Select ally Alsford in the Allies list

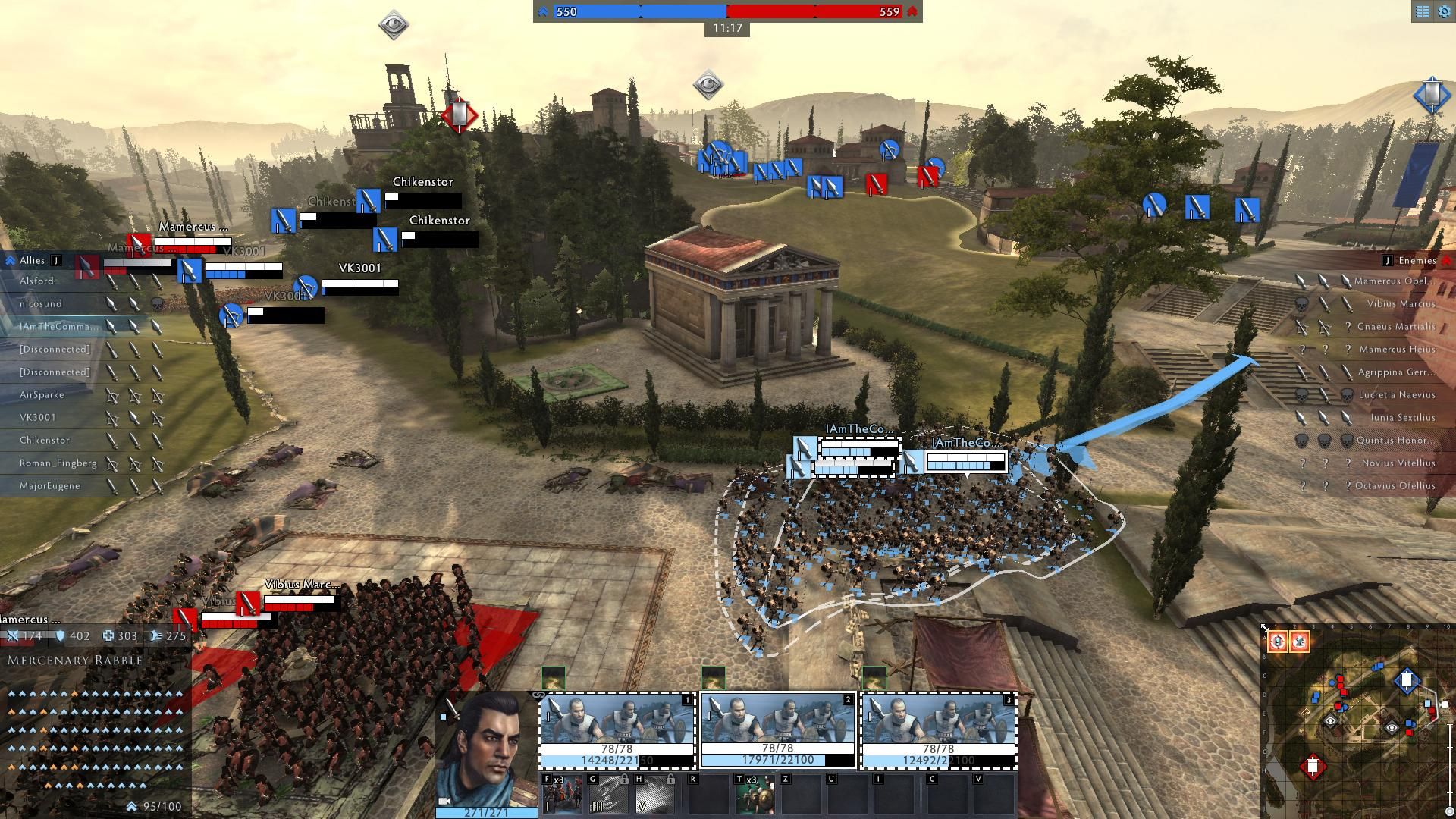coord(36,281)
